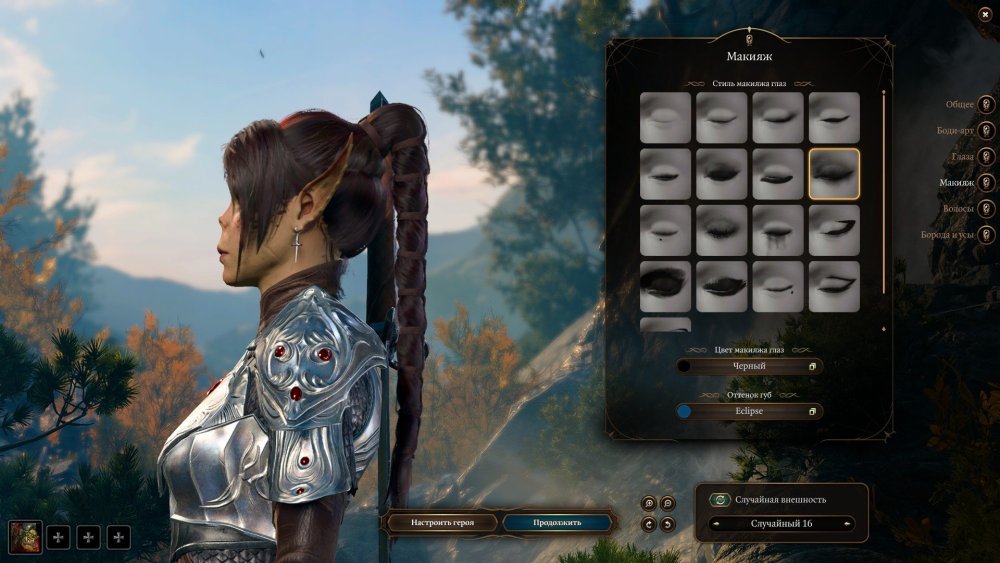Screen dimensions: 1000x563
Task: Open the Eclipse lip tint dropdown
Action: point(749,411)
